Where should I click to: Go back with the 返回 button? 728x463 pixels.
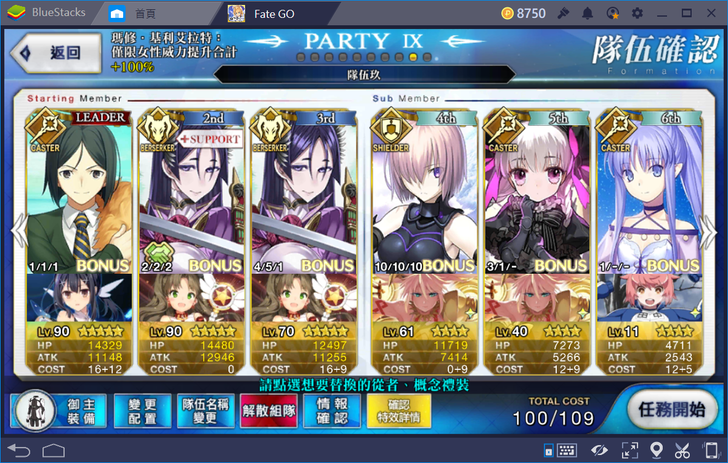pos(55,53)
